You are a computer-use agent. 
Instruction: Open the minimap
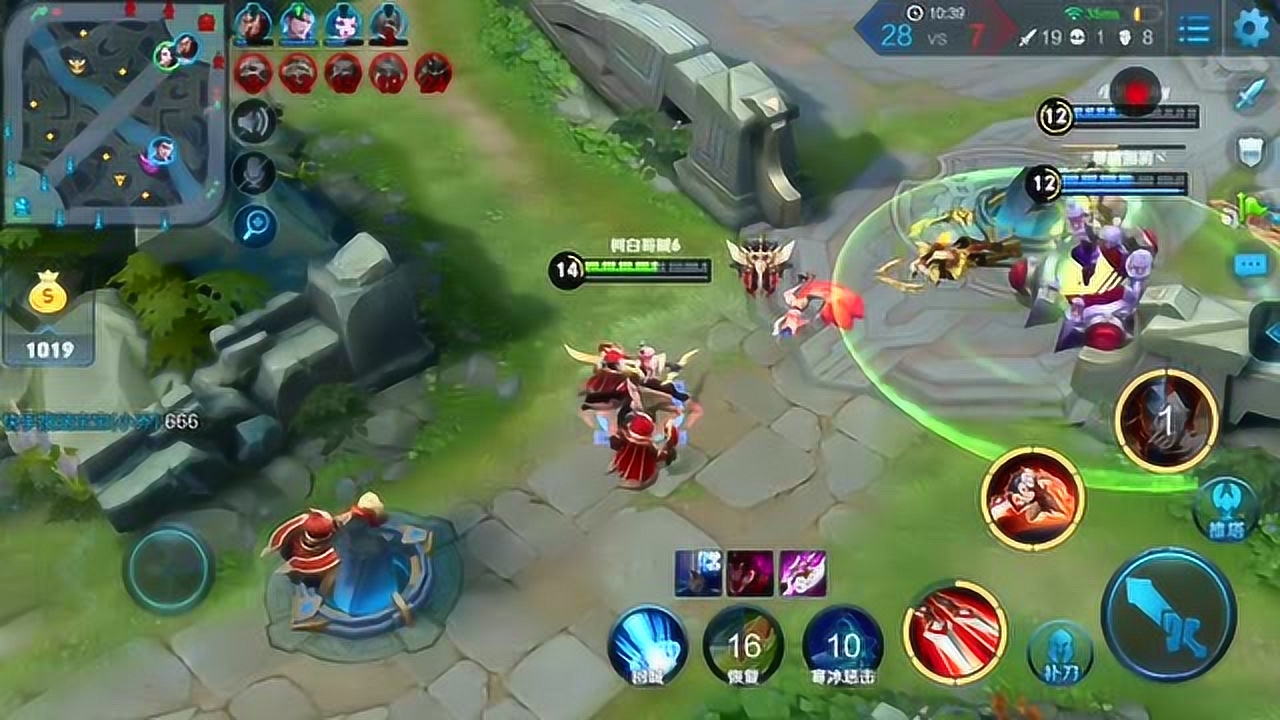(x=112, y=112)
